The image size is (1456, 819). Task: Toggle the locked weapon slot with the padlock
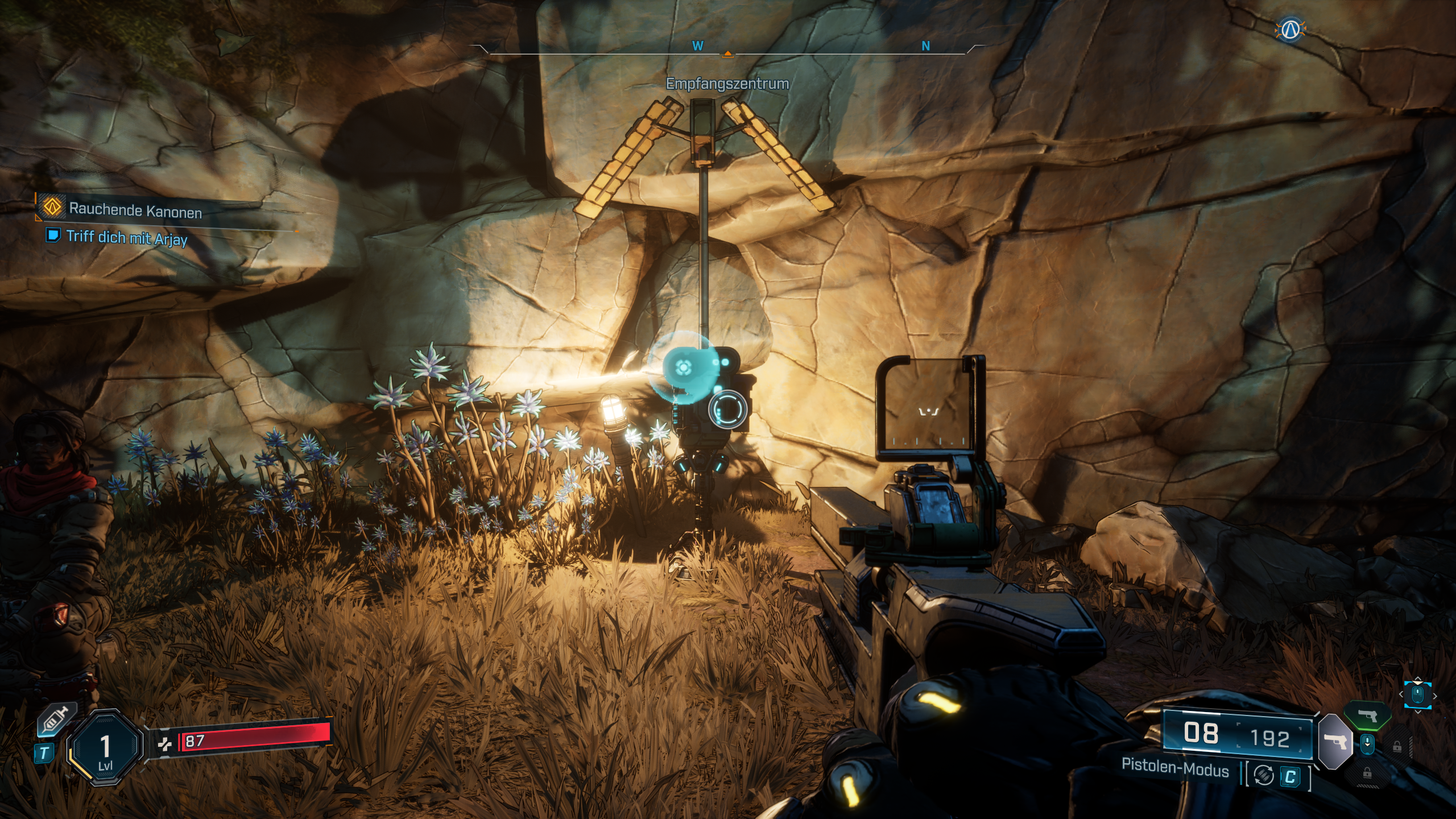click(x=1397, y=748)
